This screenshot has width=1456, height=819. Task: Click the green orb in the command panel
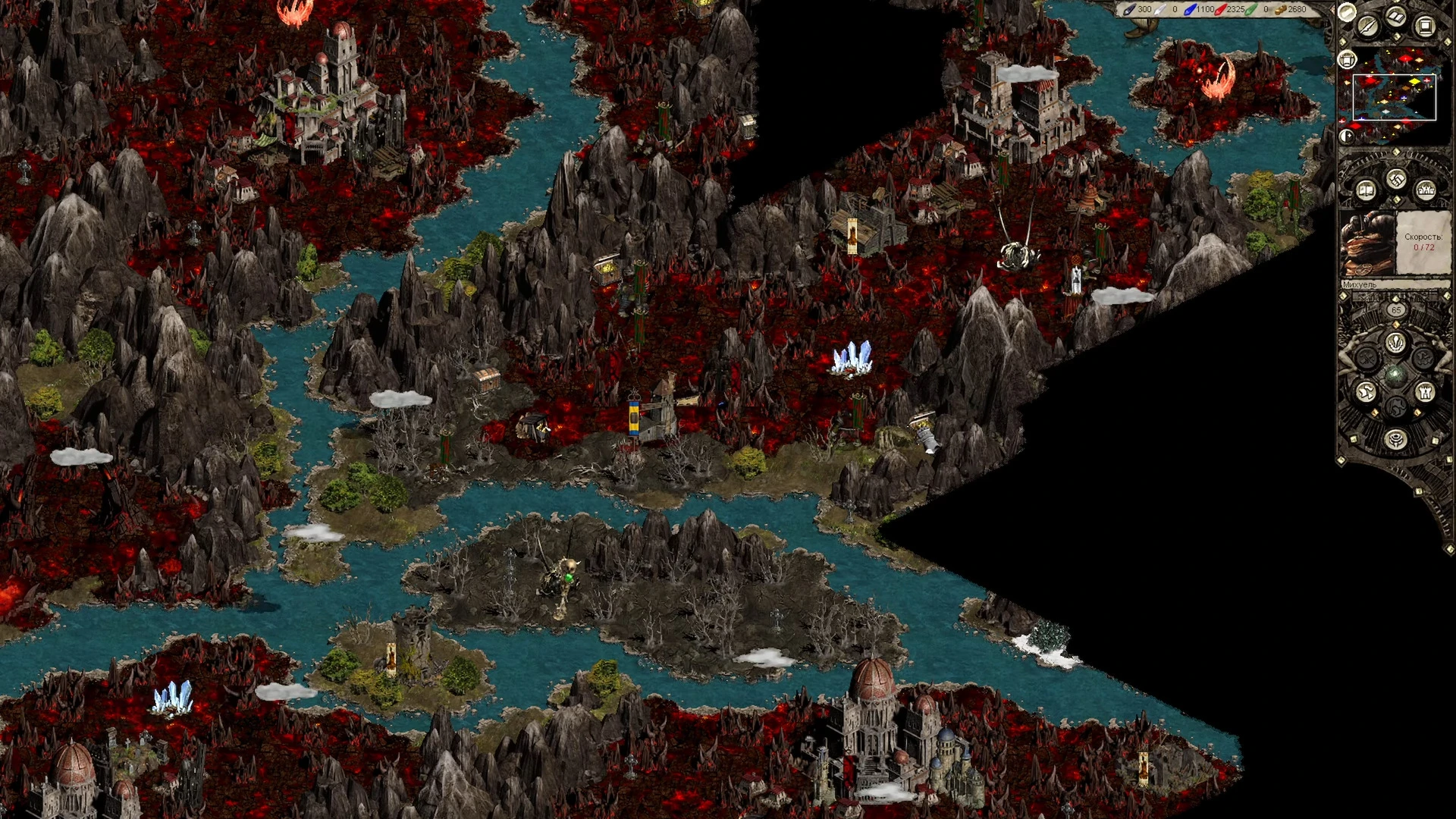[1395, 375]
